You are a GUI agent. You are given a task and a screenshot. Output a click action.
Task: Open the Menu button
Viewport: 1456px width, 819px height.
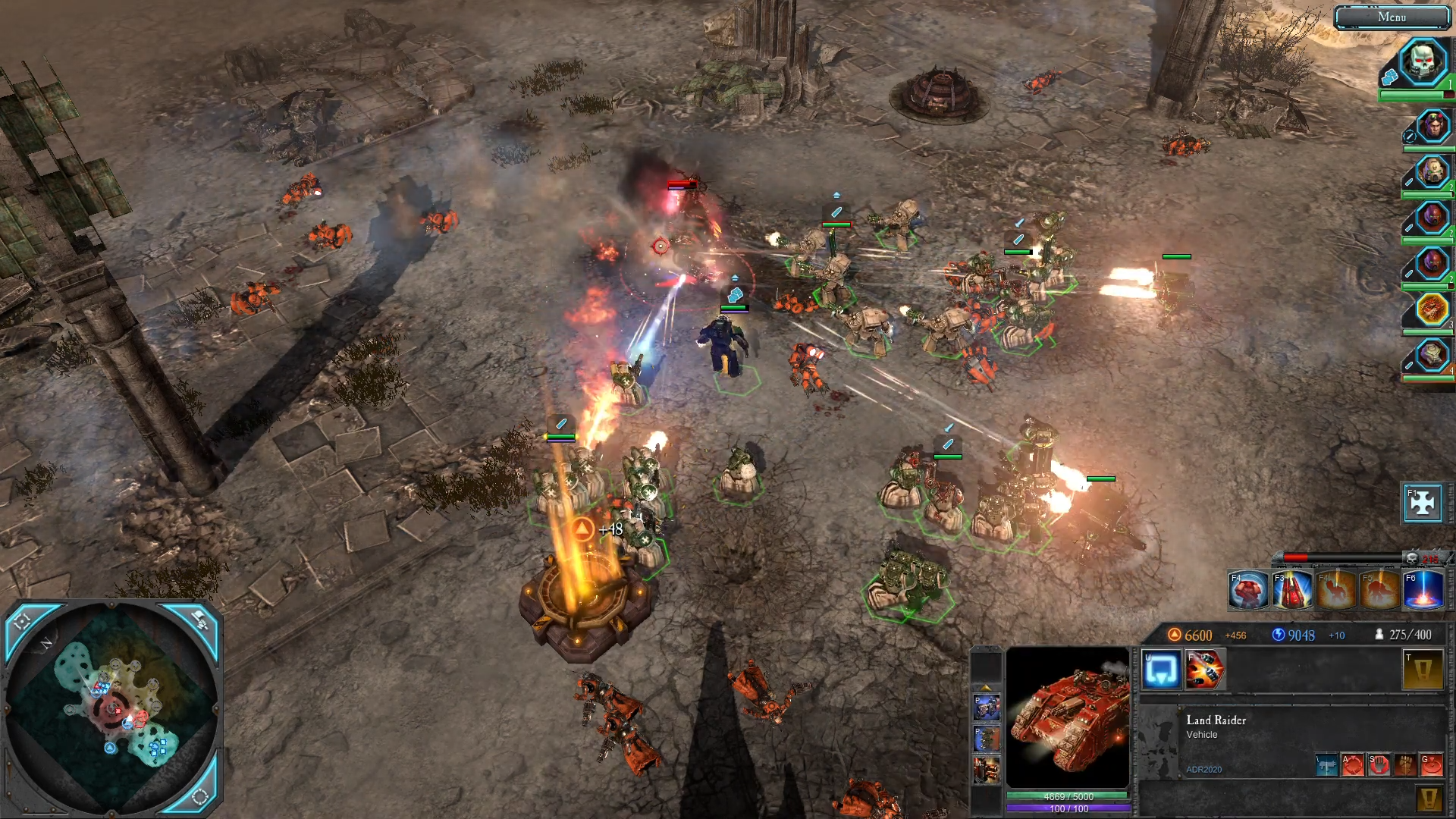[x=1392, y=17]
